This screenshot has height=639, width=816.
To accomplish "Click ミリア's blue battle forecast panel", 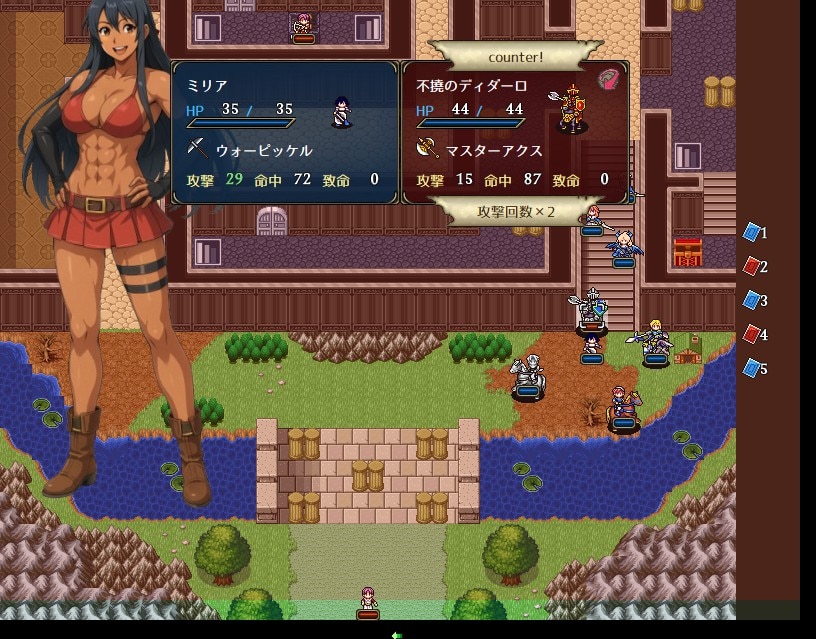I will pos(285,132).
